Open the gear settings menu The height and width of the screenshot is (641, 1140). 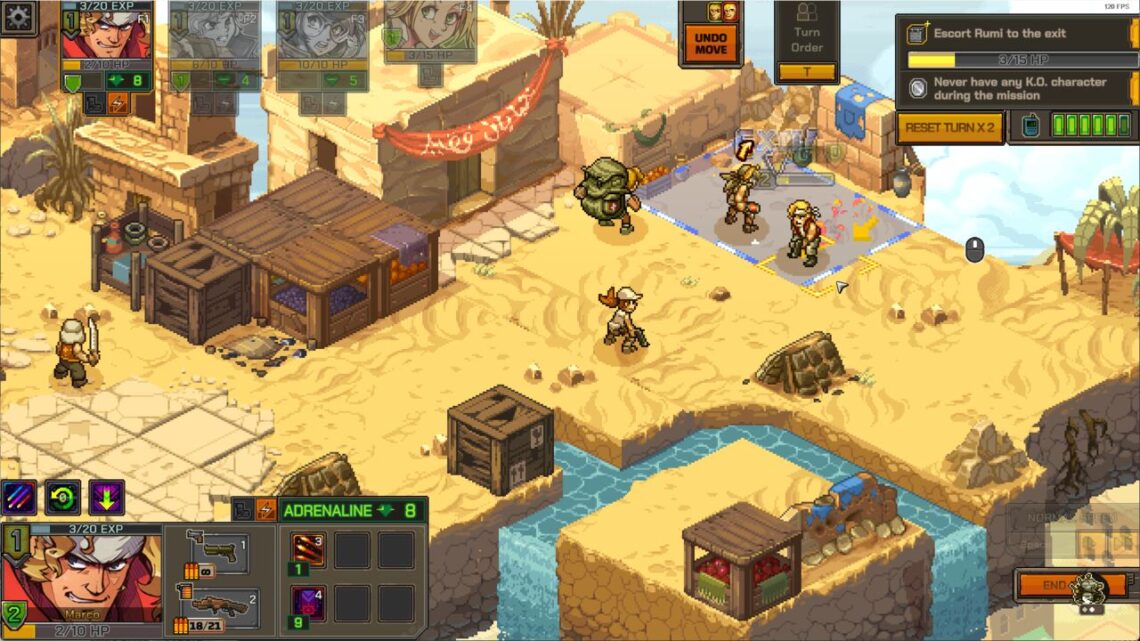pos(19,17)
